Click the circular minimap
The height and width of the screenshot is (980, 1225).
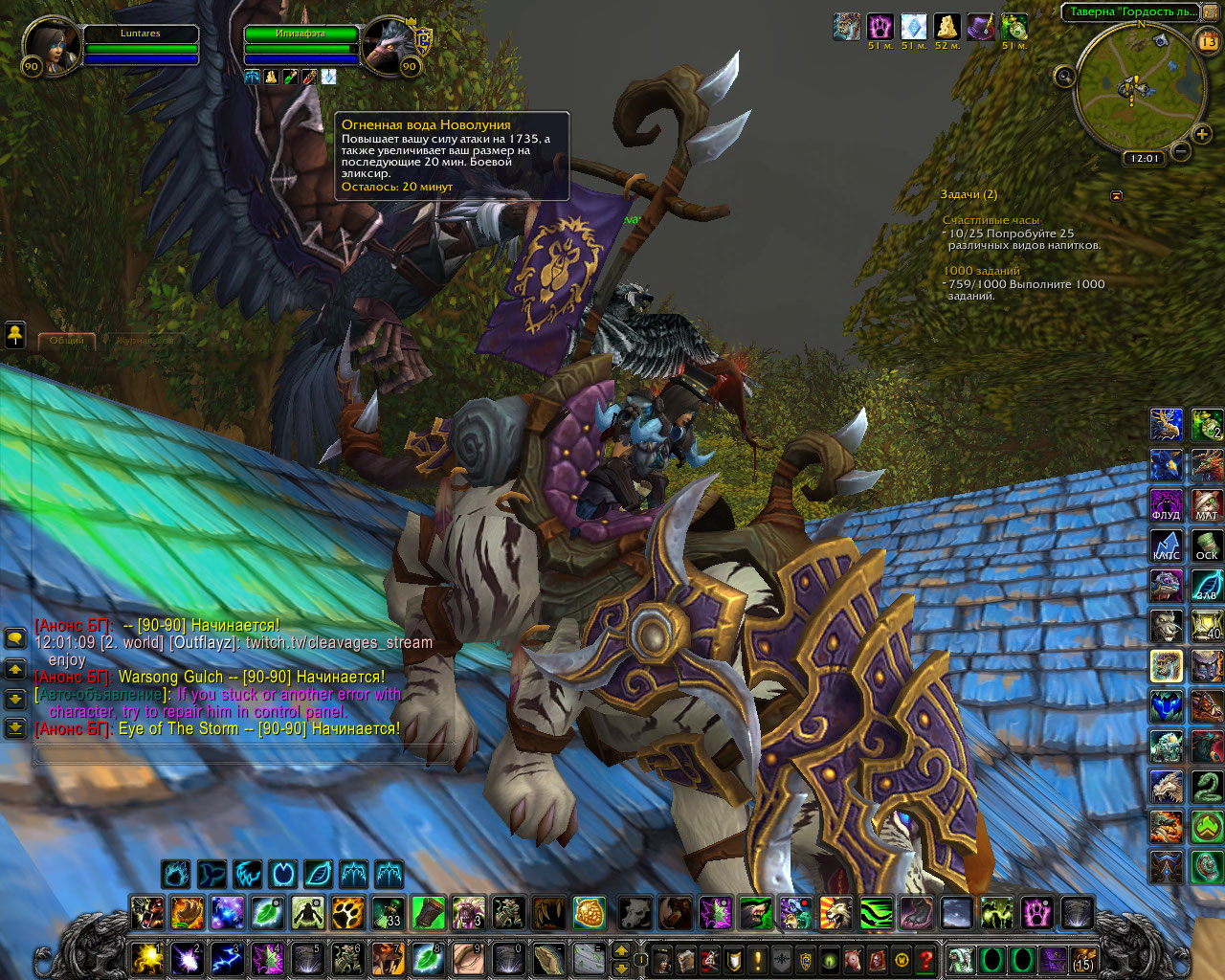1134,91
